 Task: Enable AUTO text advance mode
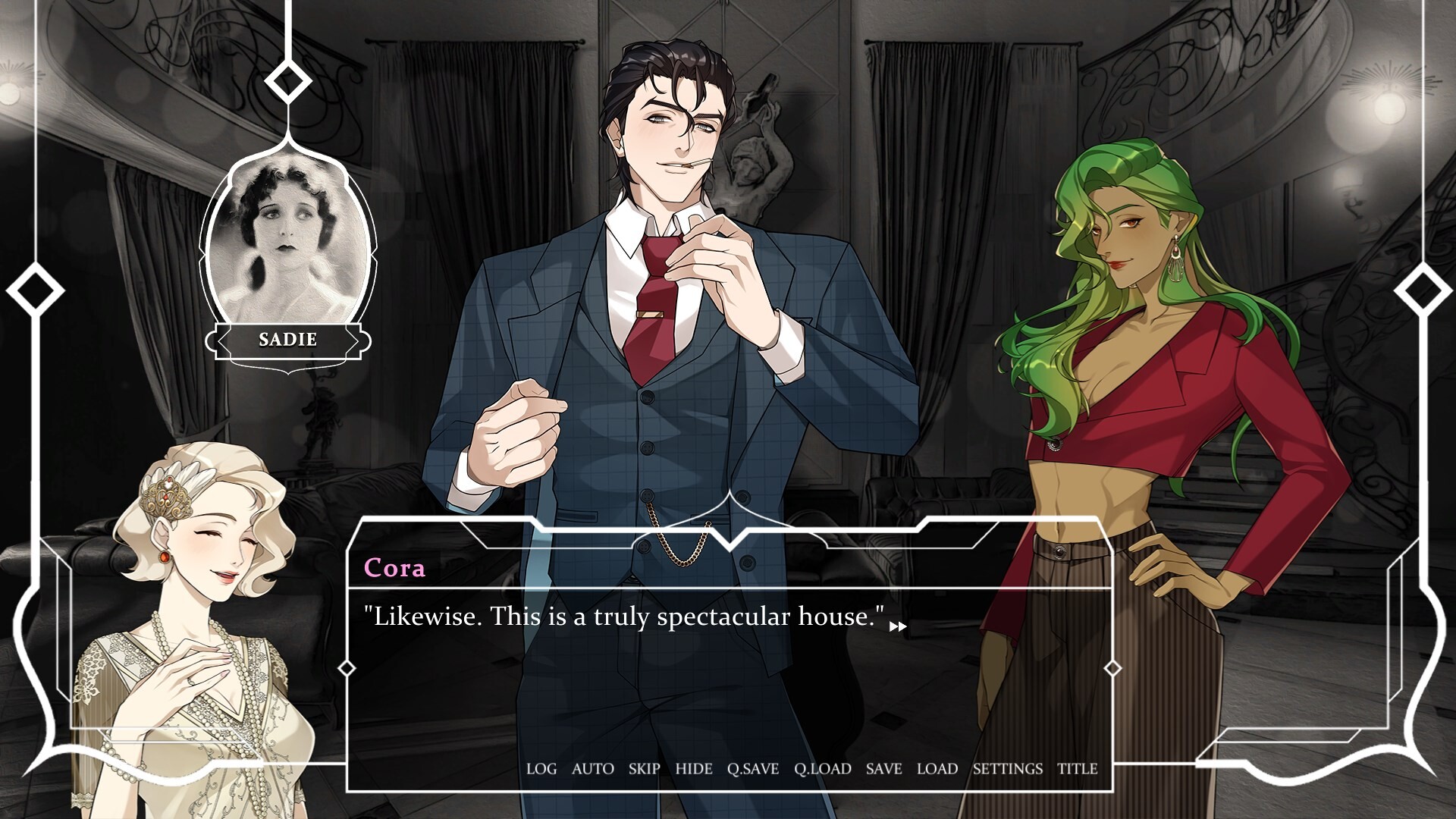click(592, 768)
